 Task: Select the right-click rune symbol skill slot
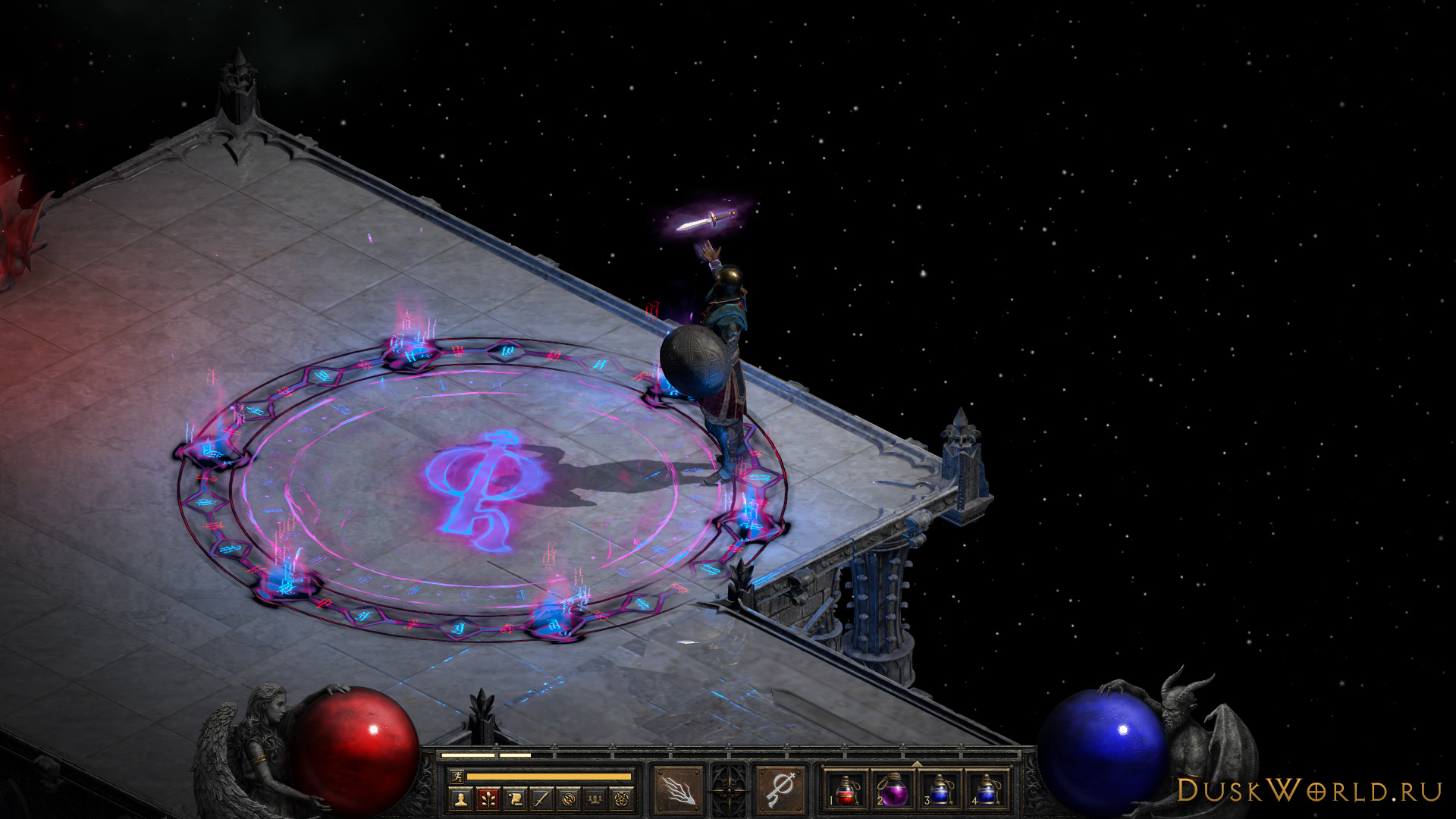coord(780,790)
